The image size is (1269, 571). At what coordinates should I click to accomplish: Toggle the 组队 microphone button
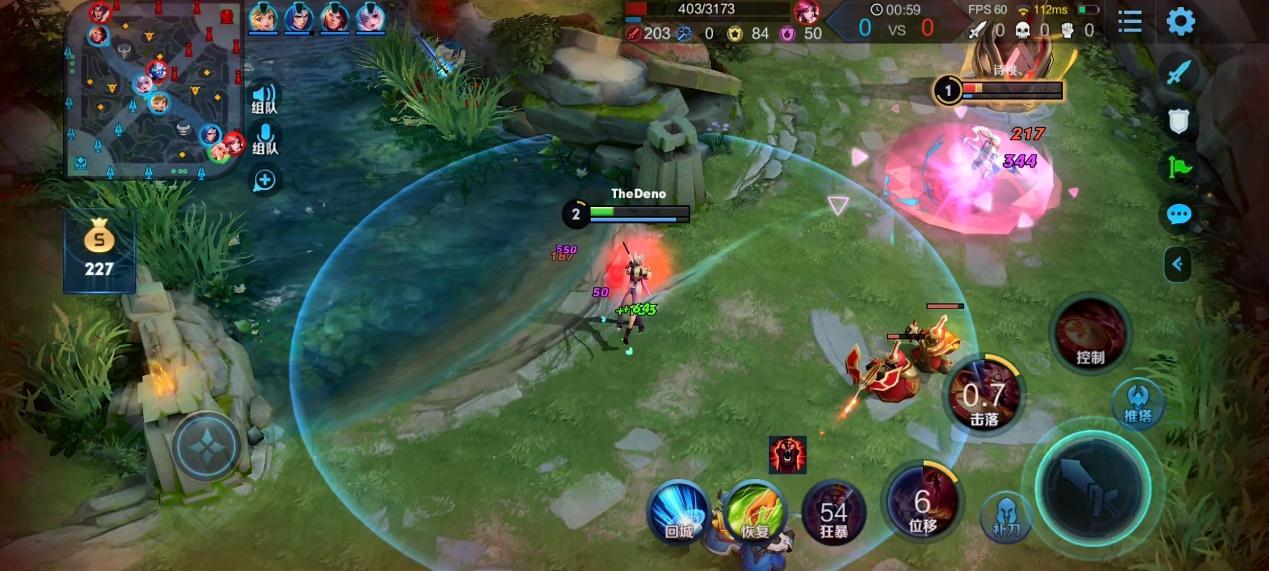click(265, 138)
